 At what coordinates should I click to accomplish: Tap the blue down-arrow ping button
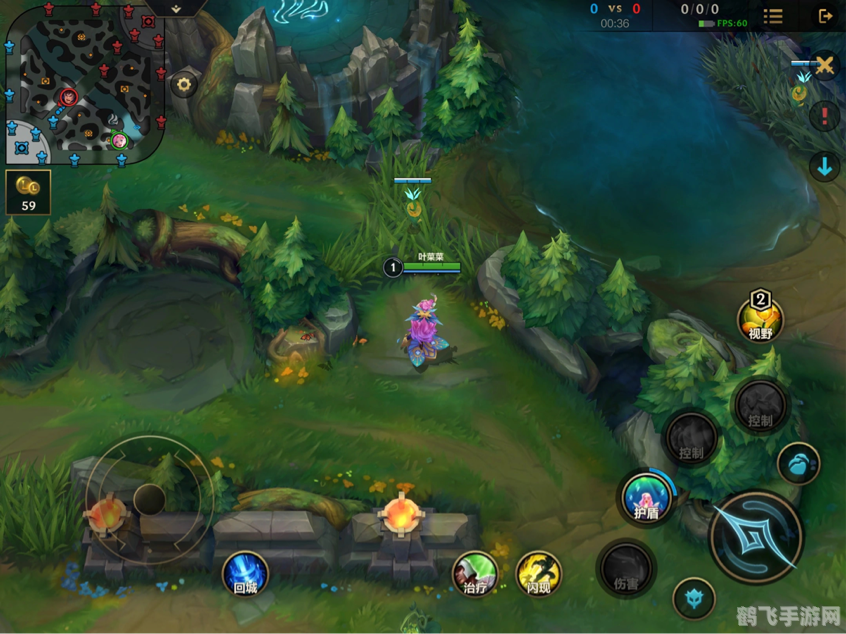pyautogui.click(x=824, y=167)
